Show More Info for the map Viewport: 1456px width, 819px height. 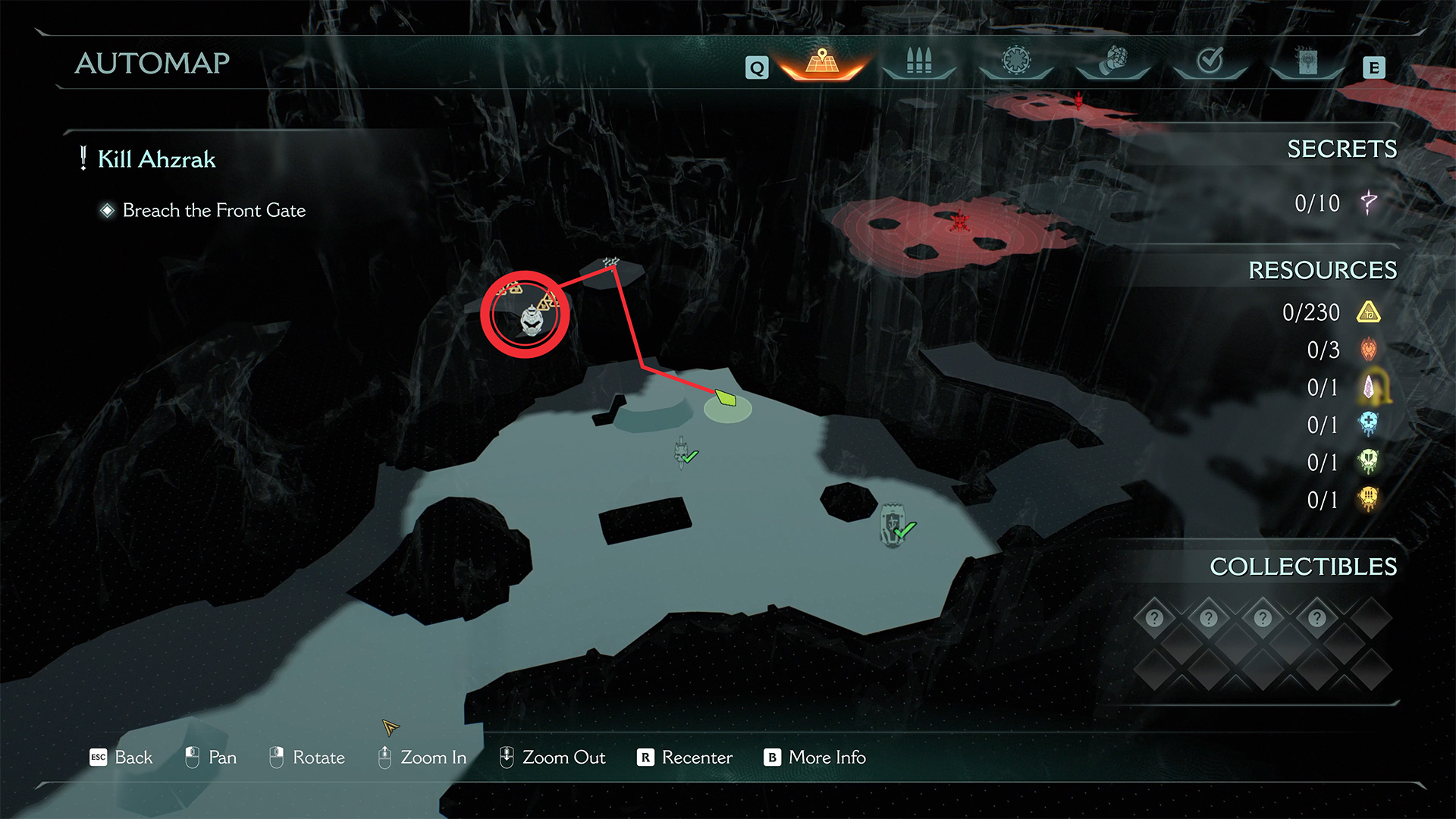(x=815, y=757)
